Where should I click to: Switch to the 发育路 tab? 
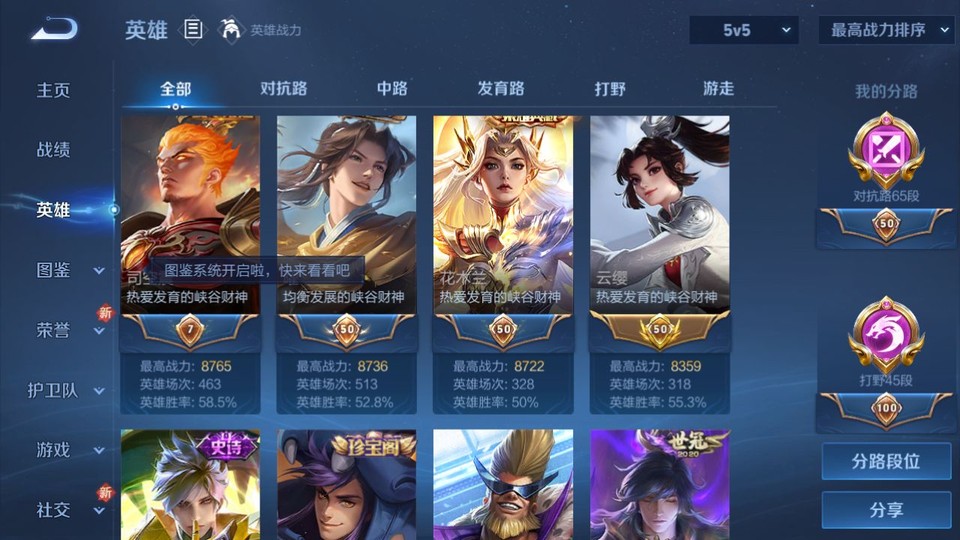click(x=501, y=89)
